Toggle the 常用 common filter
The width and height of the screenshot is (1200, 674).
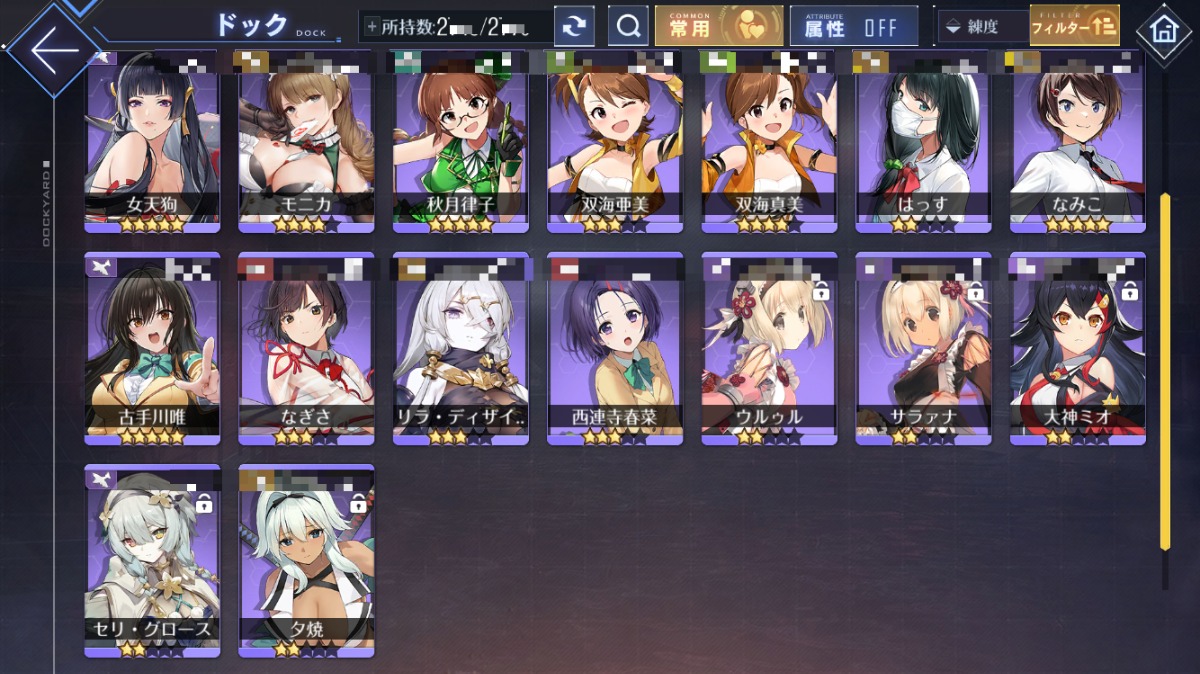click(x=718, y=27)
